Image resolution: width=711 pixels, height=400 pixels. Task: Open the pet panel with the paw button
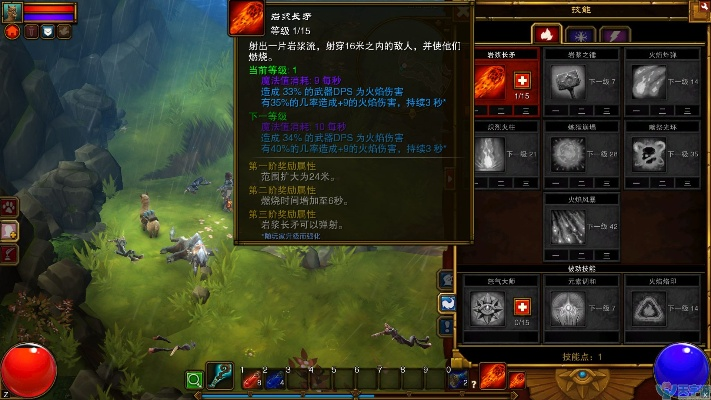click(10, 209)
